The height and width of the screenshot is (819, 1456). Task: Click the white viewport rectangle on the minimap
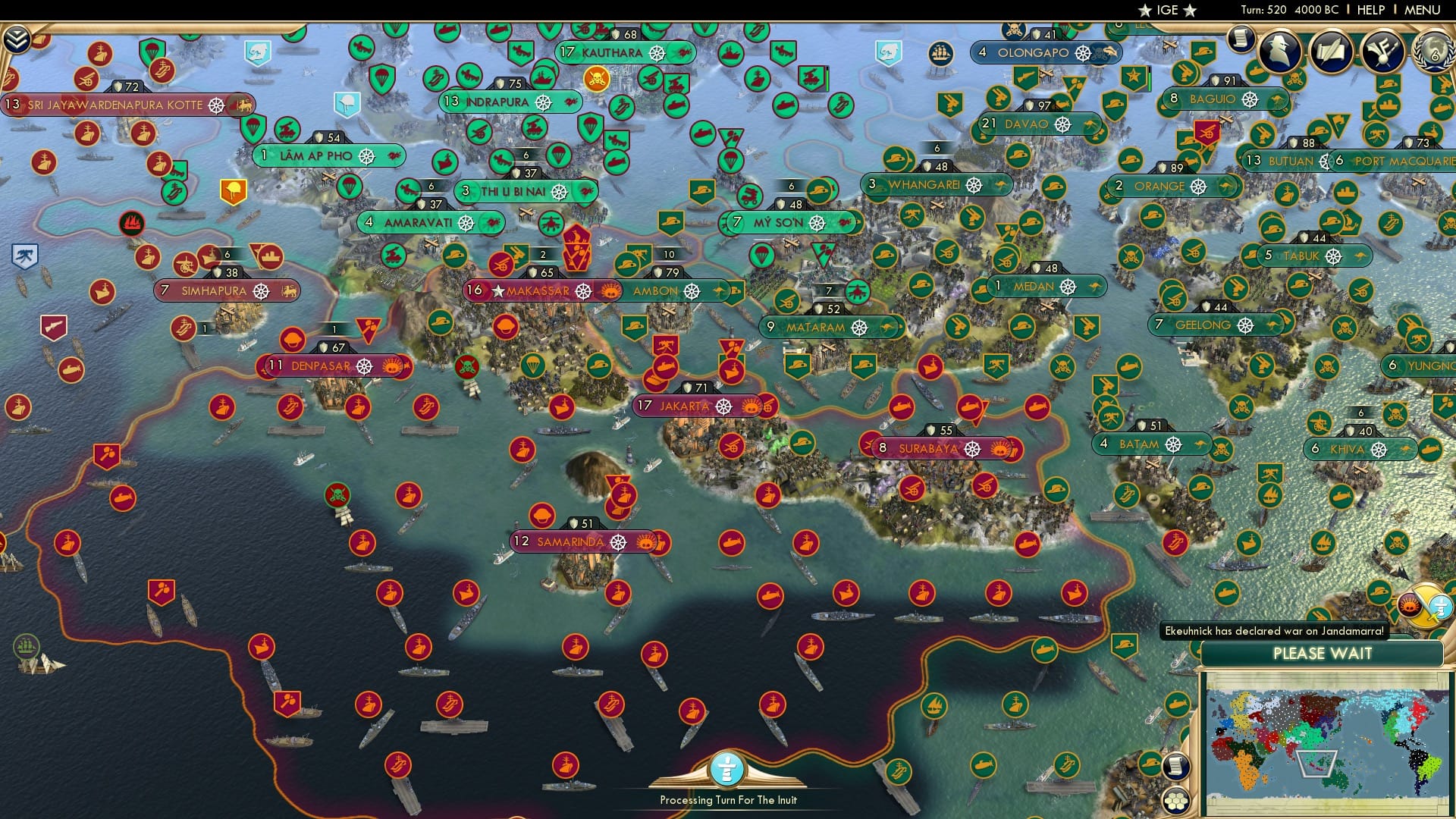click(x=1317, y=766)
